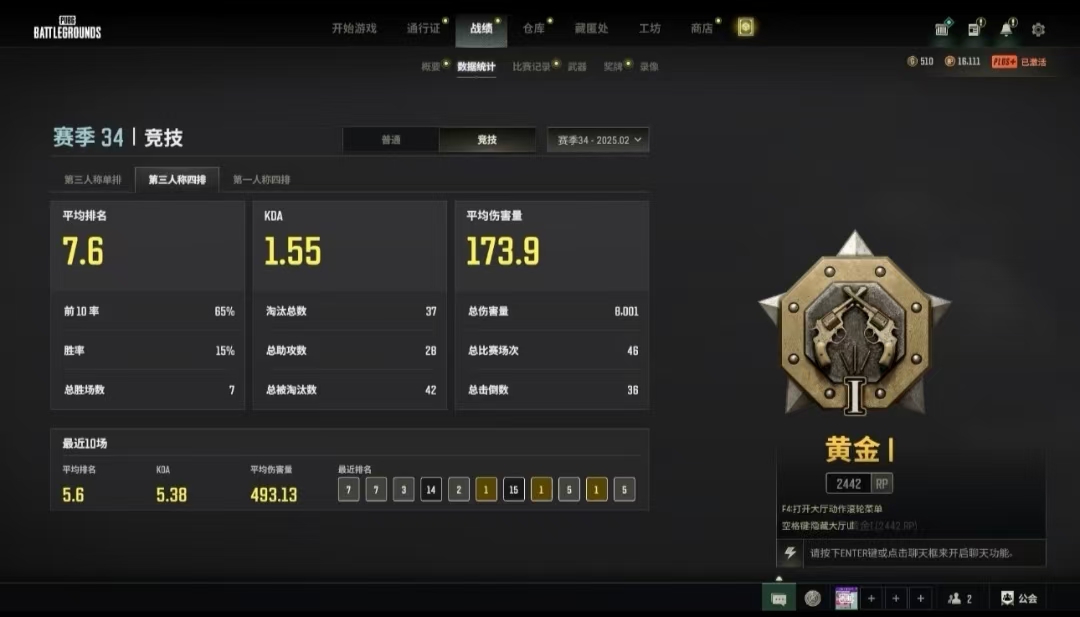Image resolution: width=1080 pixels, height=617 pixels.
Task: Visit the 商店 store
Action: (701, 29)
